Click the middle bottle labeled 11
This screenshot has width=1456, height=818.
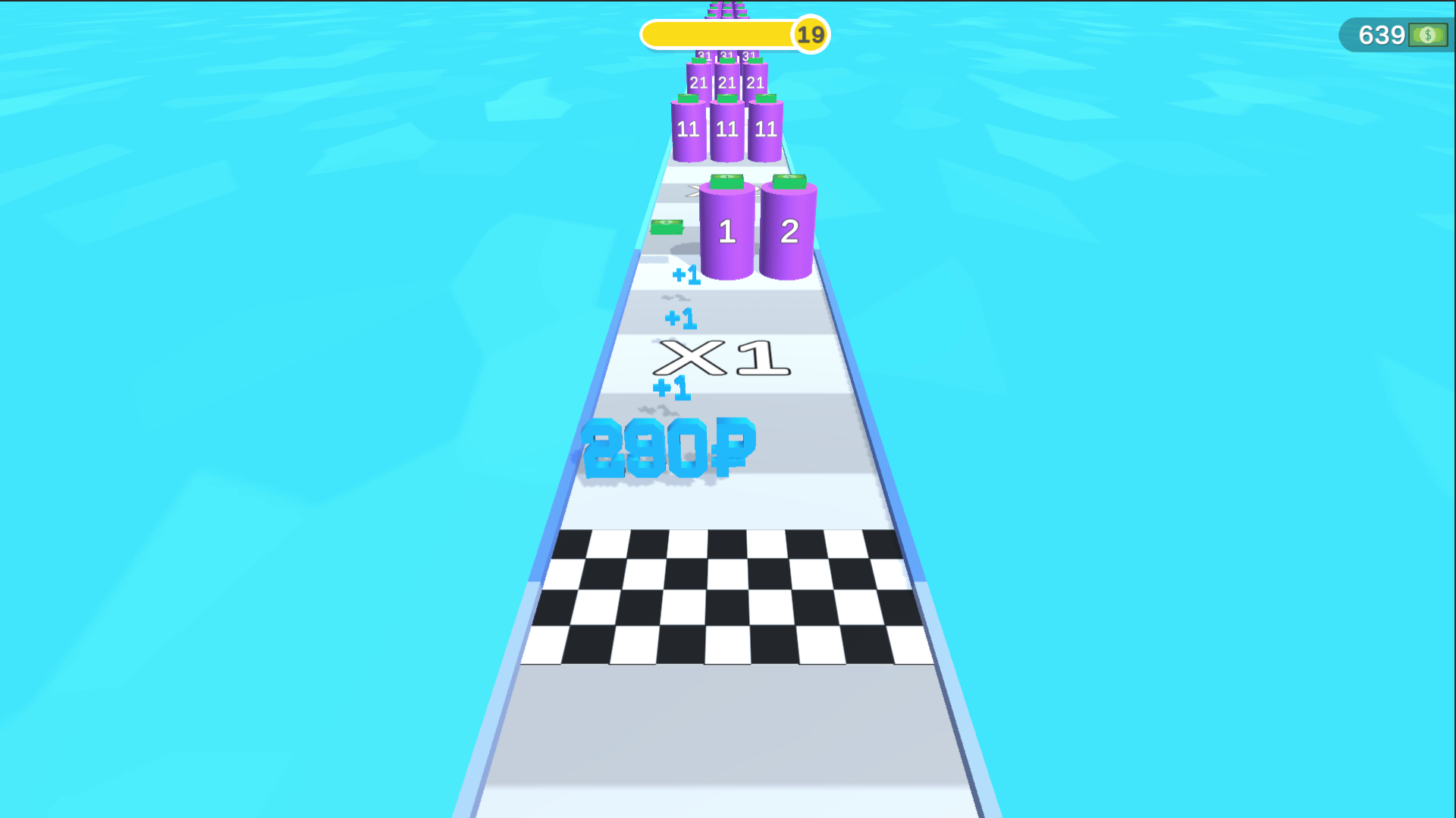[x=726, y=130]
